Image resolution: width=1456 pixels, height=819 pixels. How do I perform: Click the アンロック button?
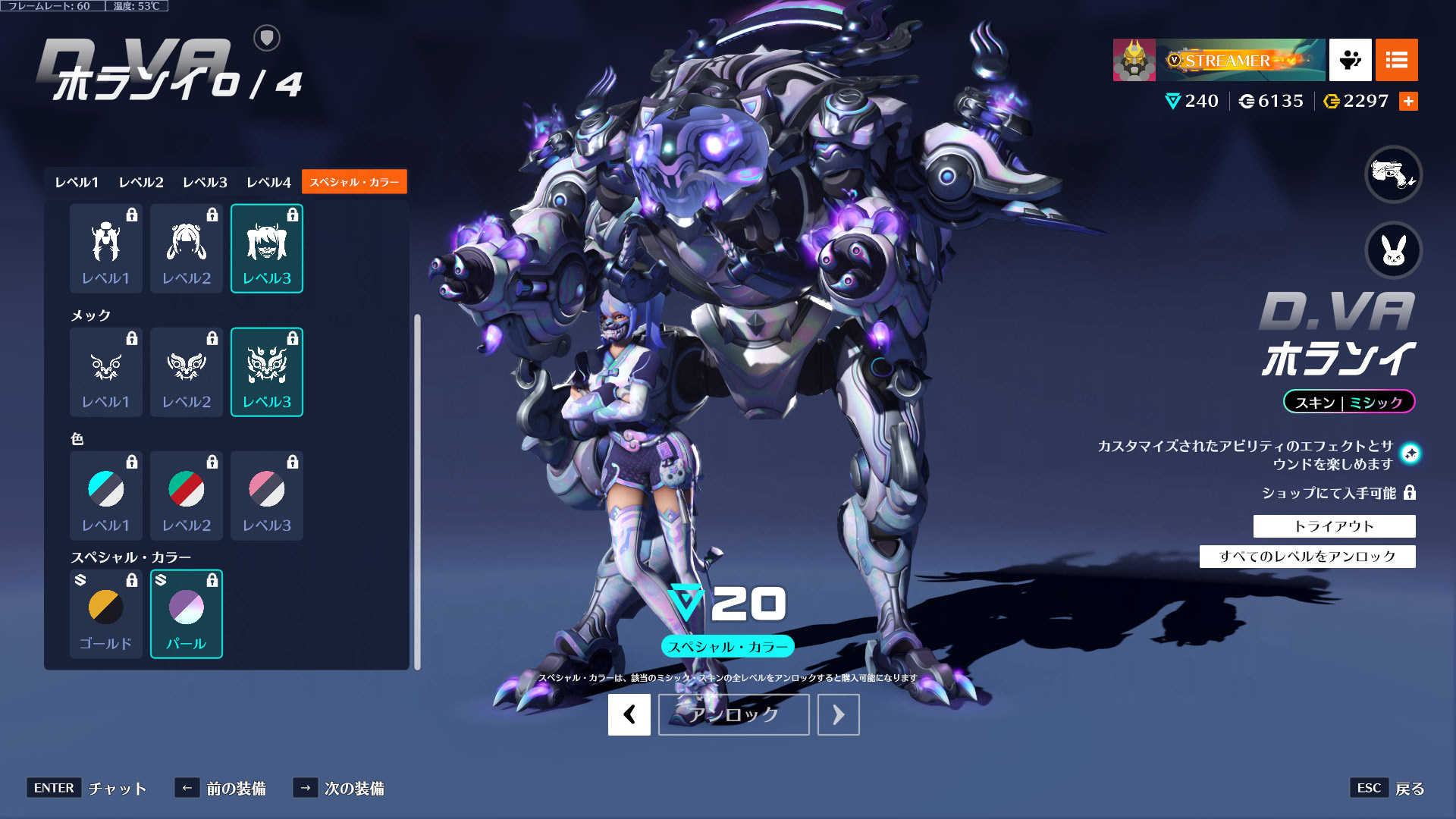(x=733, y=714)
